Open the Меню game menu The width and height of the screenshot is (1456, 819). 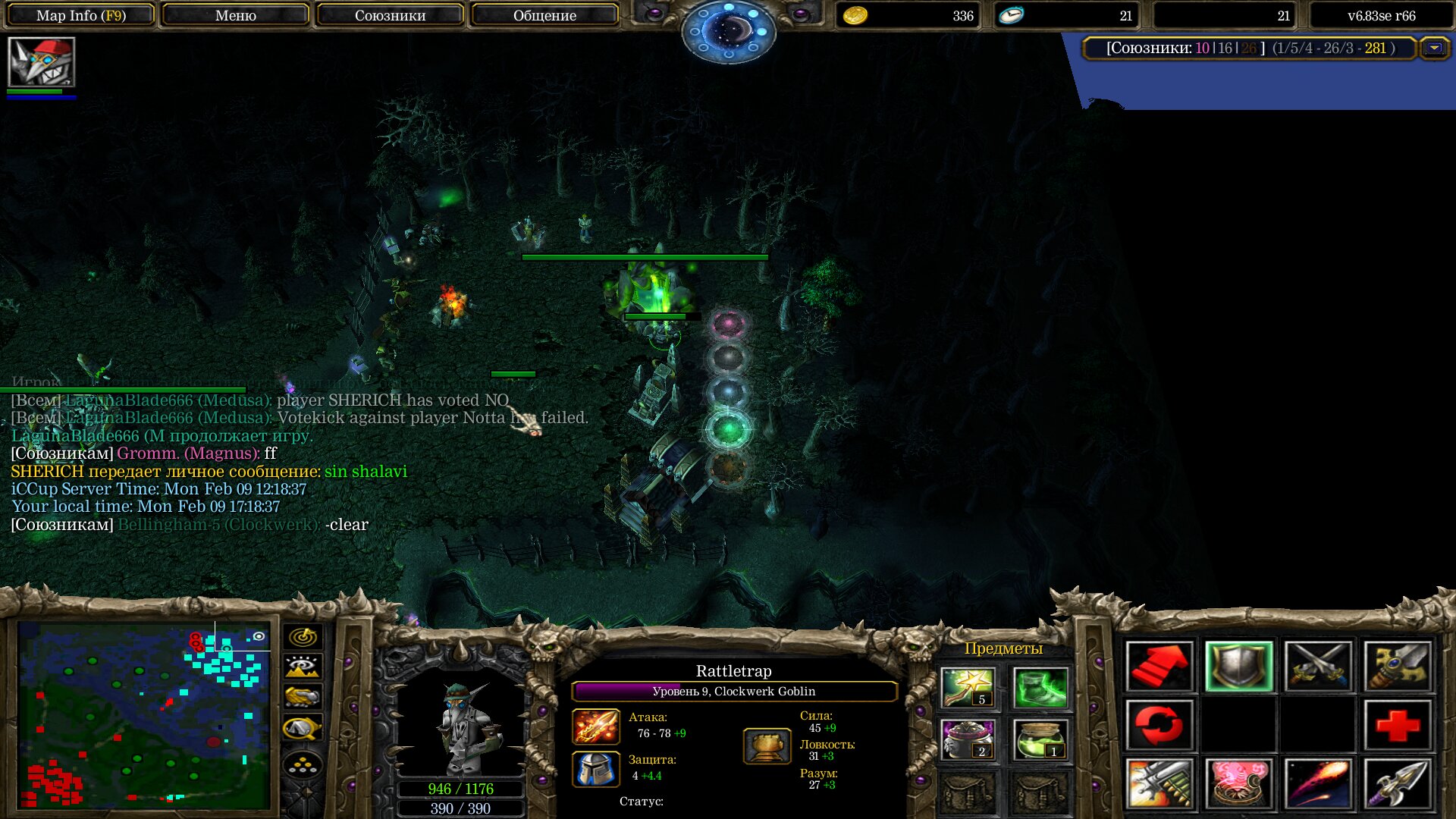point(235,15)
